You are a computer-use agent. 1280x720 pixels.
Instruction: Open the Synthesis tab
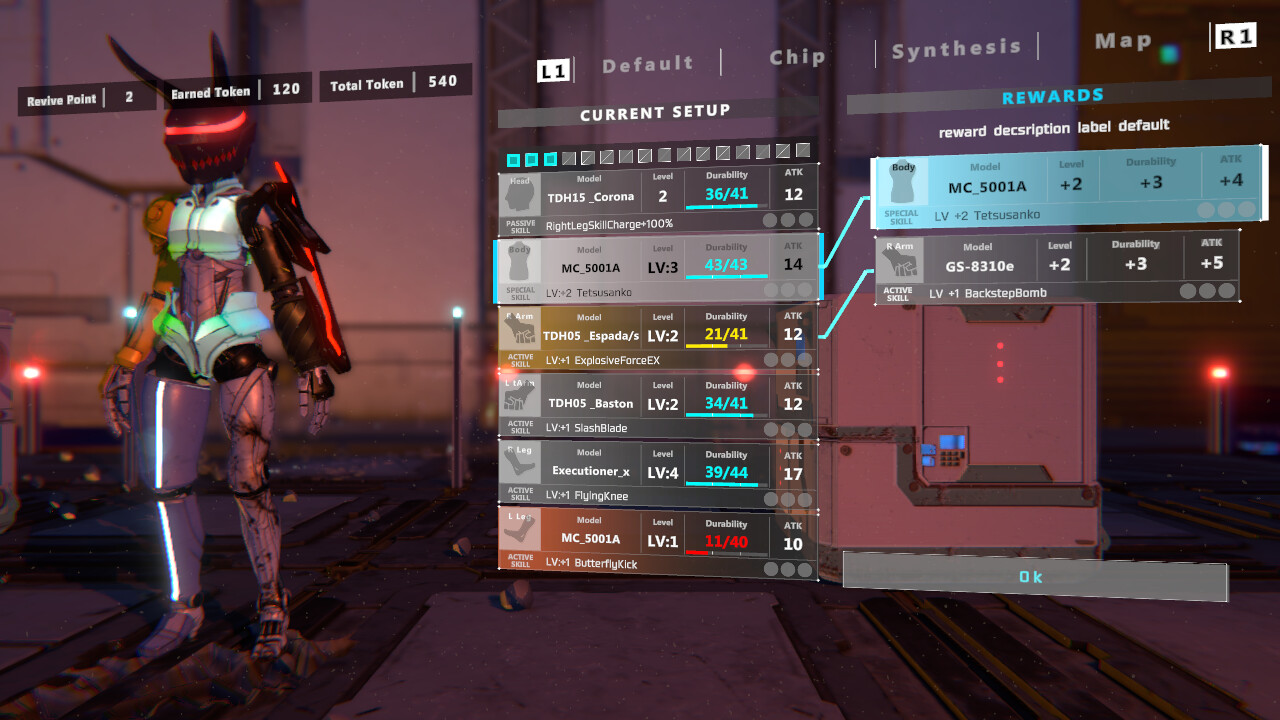tap(955, 47)
